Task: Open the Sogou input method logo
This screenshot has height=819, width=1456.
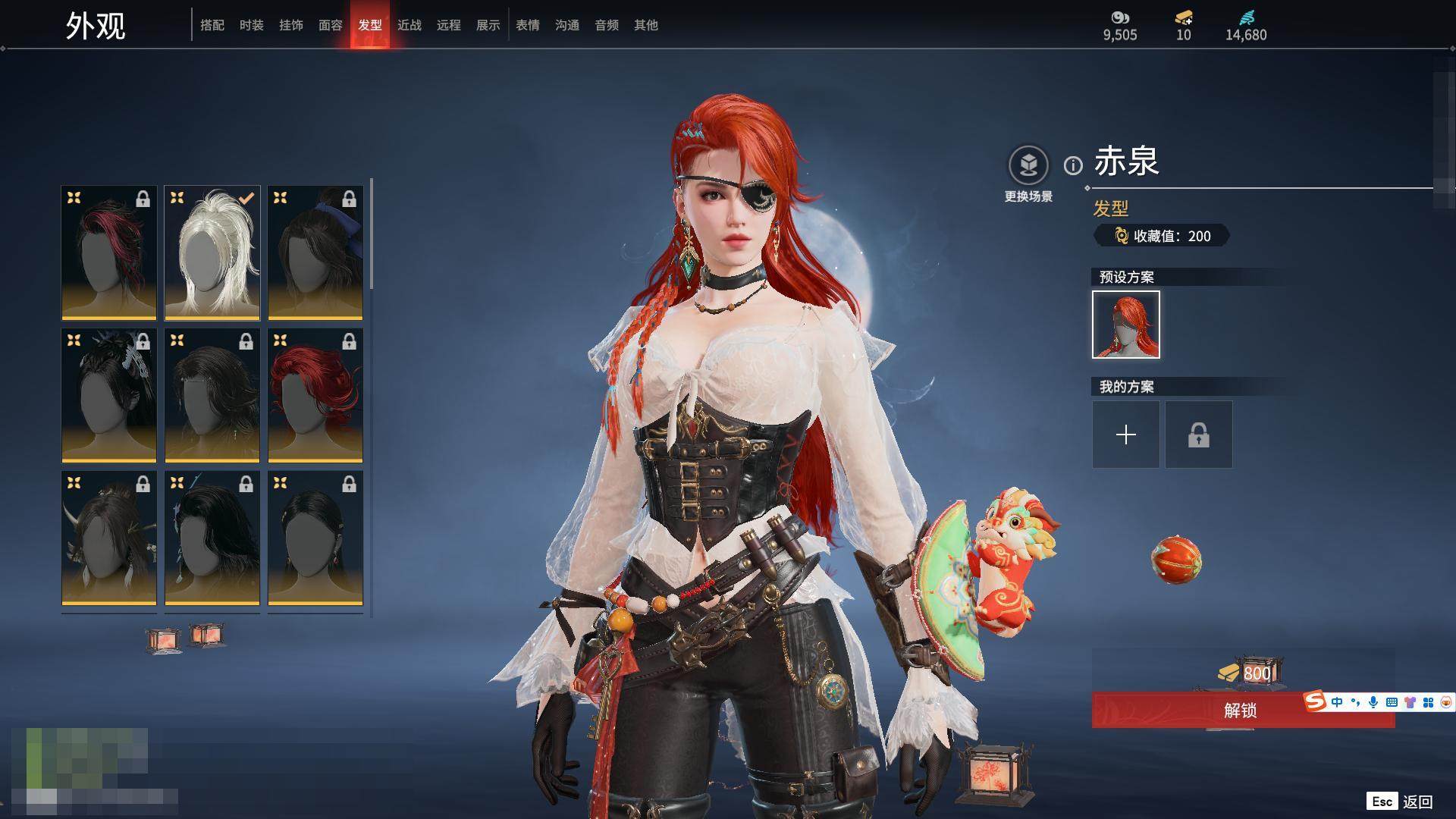Action: click(x=1315, y=702)
